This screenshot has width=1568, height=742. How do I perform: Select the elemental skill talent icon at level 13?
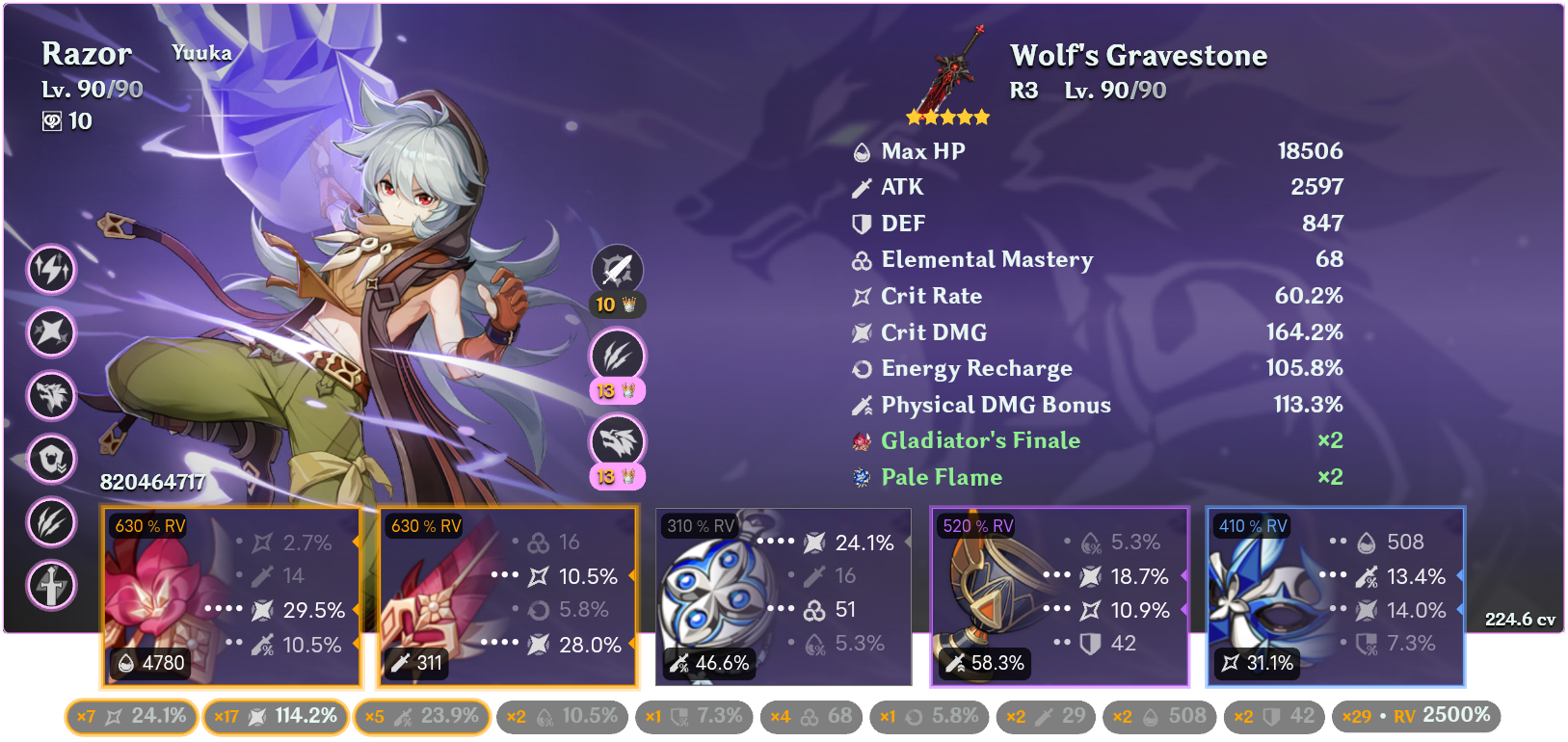pos(618,356)
